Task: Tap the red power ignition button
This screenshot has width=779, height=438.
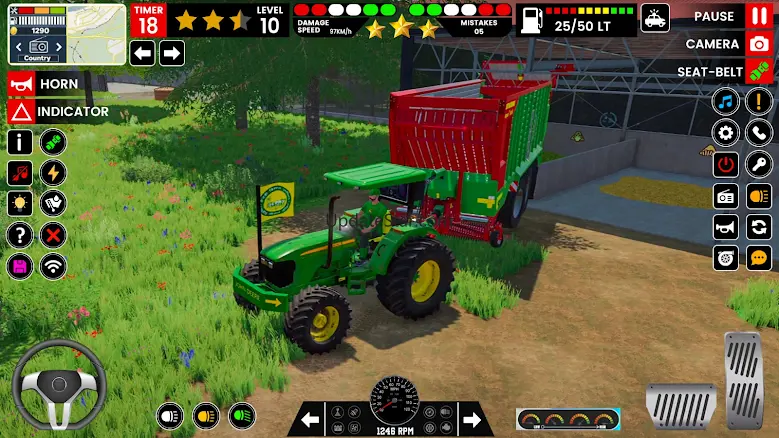Action: pos(726,164)
